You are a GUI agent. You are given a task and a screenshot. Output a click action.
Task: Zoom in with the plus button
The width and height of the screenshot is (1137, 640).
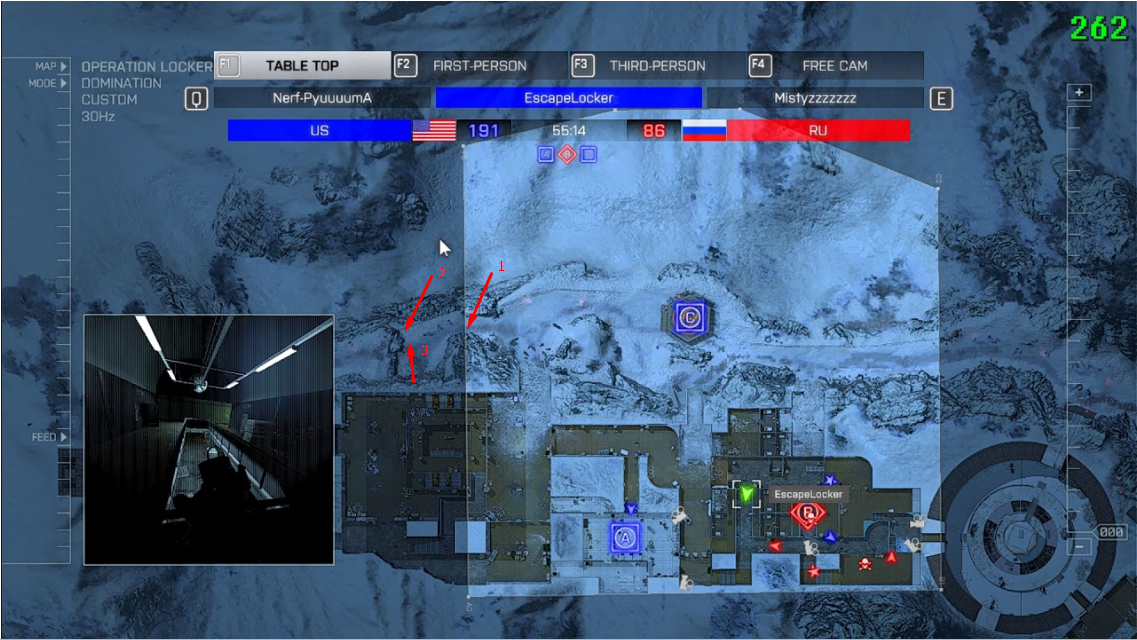[x=1079, y=92]
